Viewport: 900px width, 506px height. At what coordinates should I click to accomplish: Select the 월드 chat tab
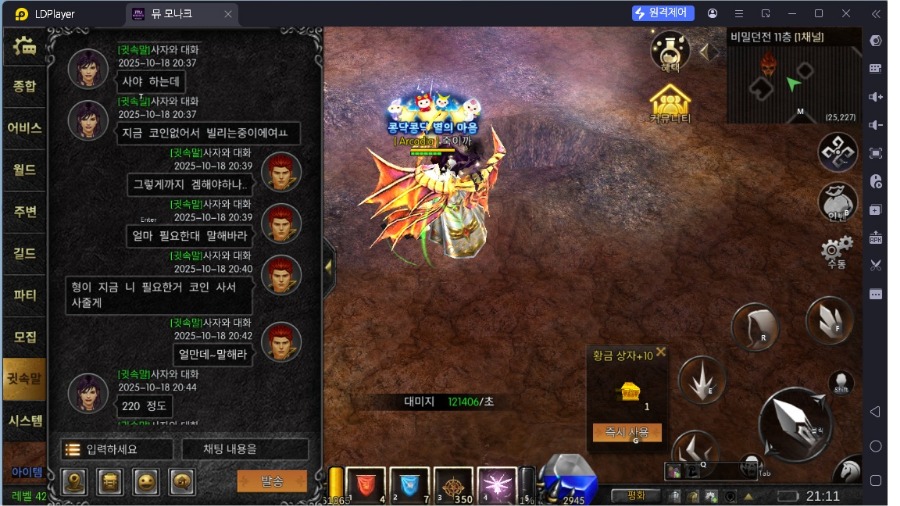click(x=24, y=170)
